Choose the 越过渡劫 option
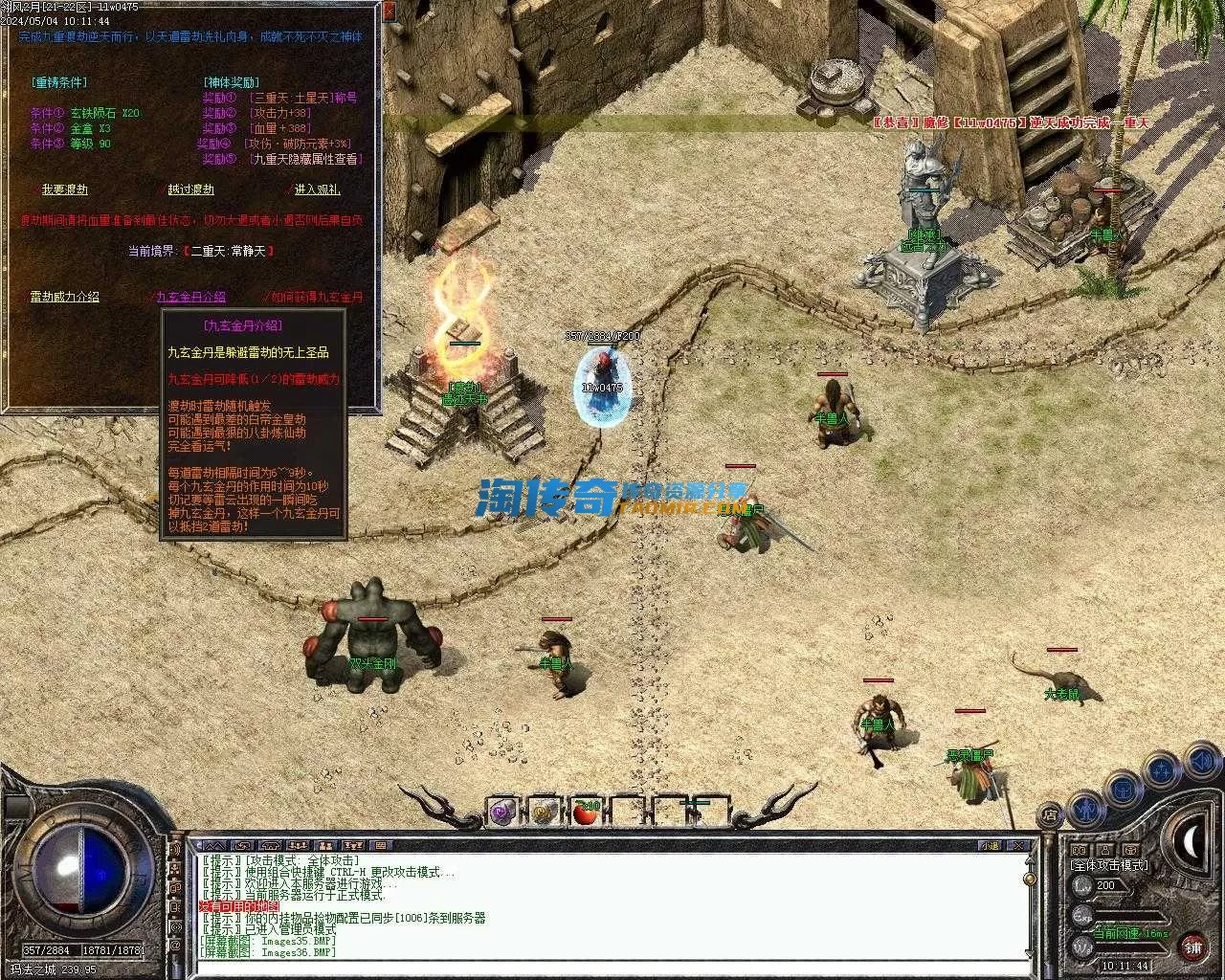The width and height of the screenshot is (1225, 980). pos(190,189)
